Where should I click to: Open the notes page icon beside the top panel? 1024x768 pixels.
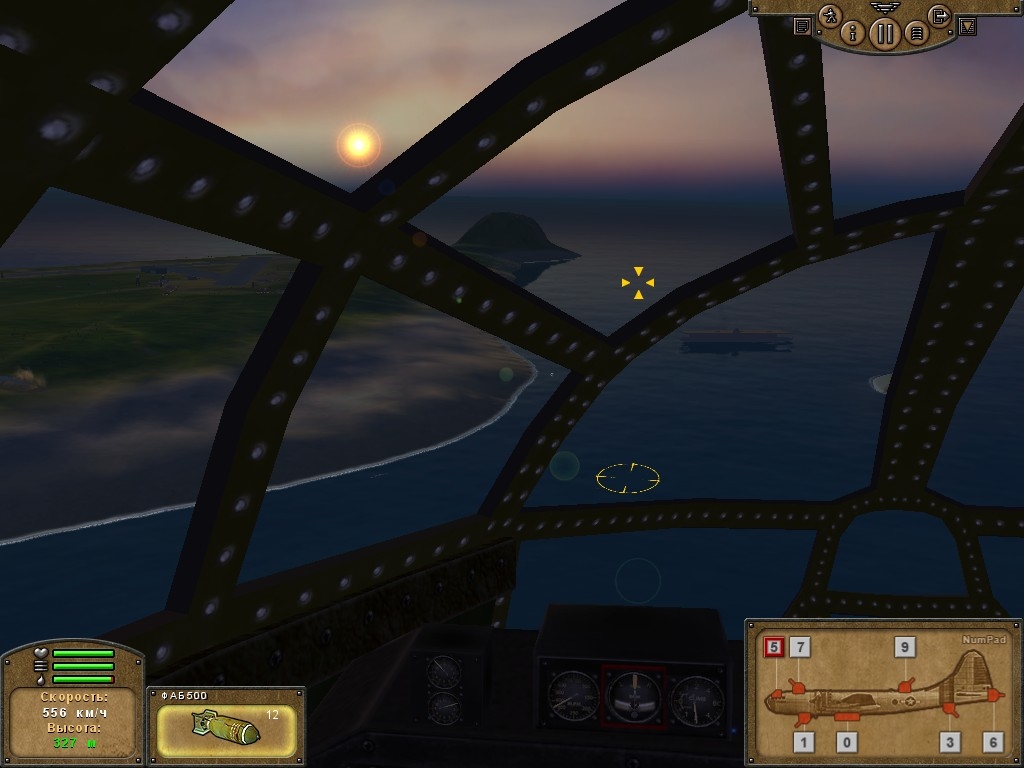(x=802, y=27)
